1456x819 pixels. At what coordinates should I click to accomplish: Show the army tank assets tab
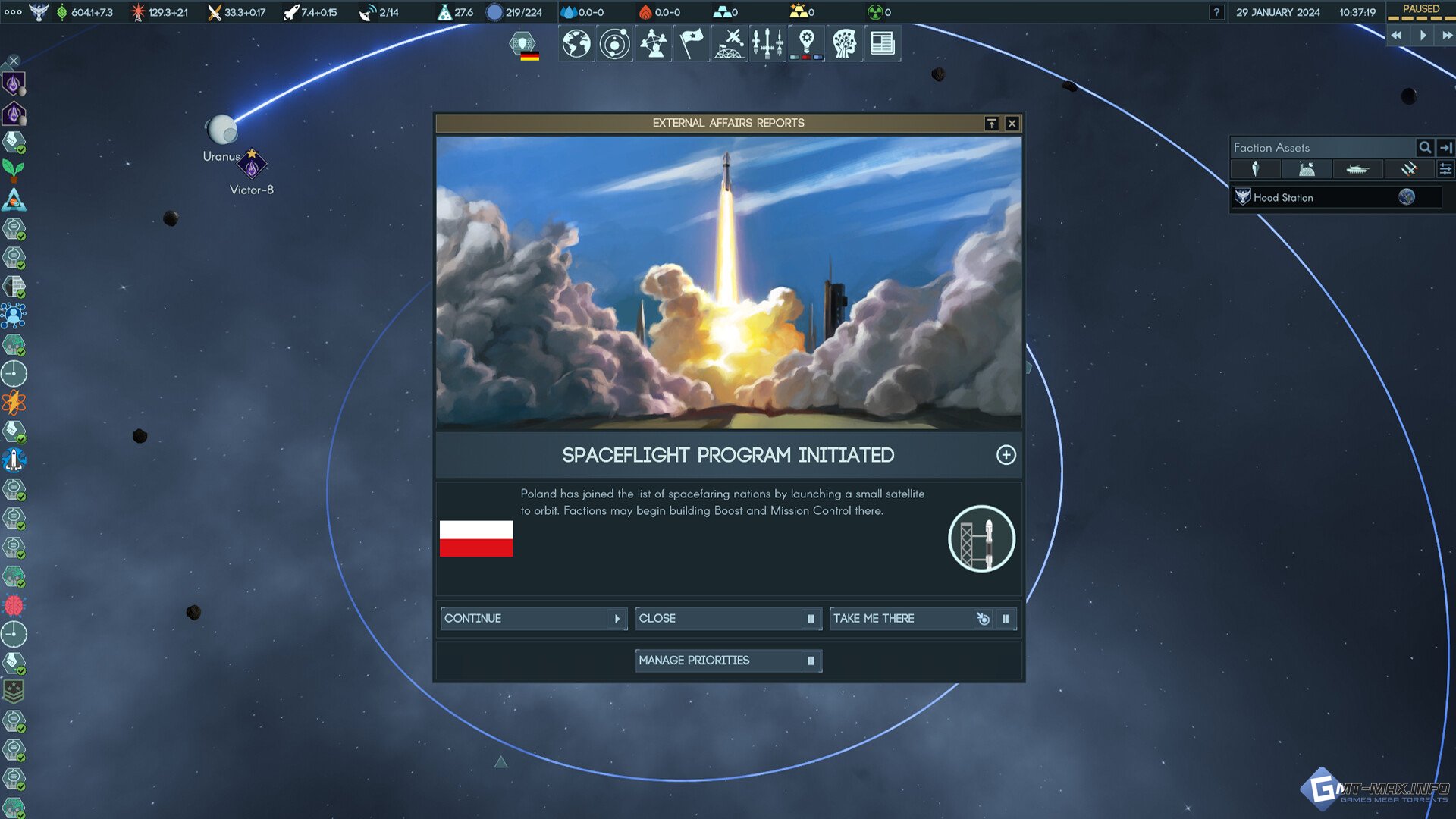[1357, 169]
